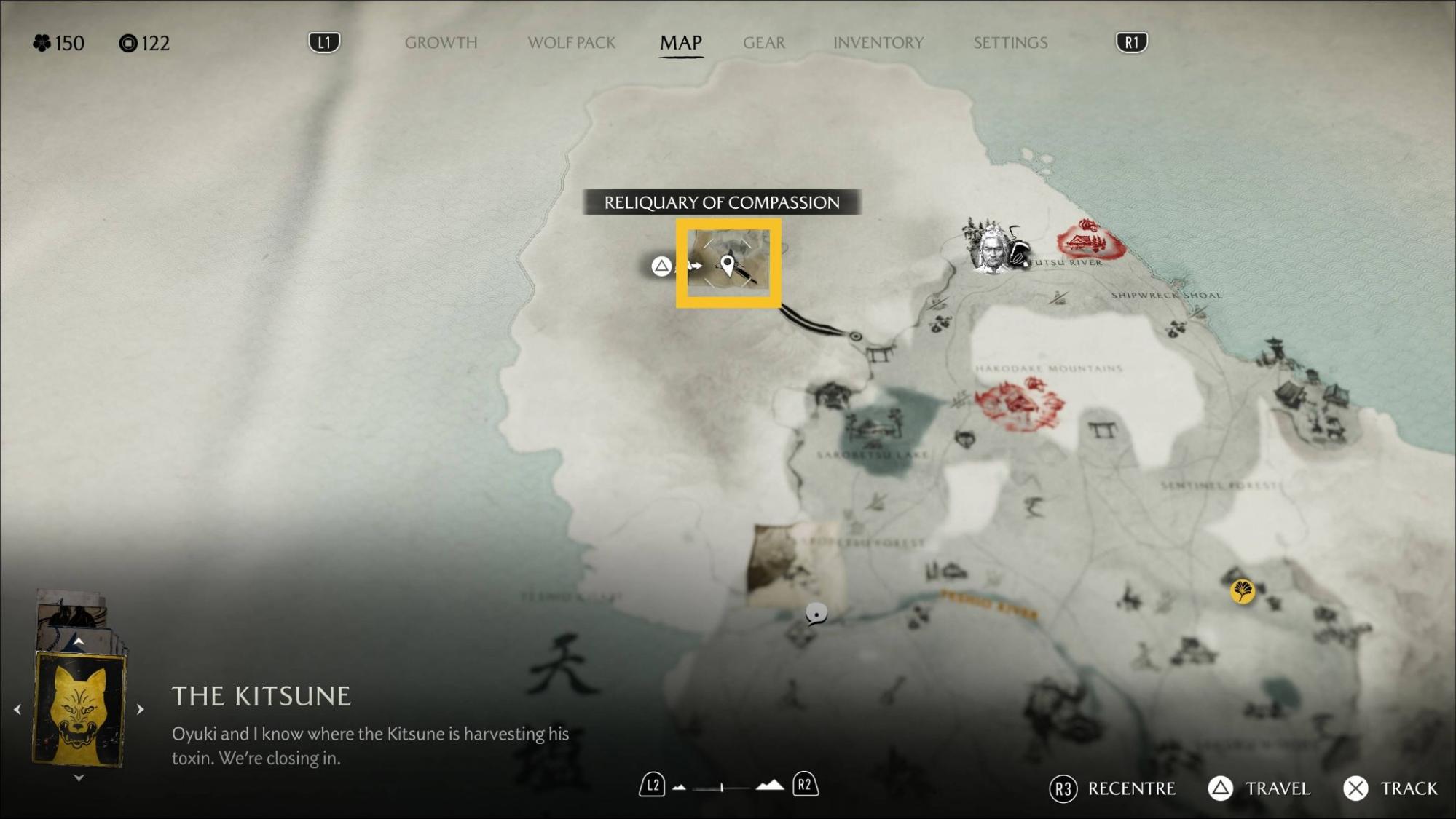The image size is (1456, 819).
Task: Choose the red camp in Hakodake Mountains
Action: pyautogui.click(x=1018, y=403)
